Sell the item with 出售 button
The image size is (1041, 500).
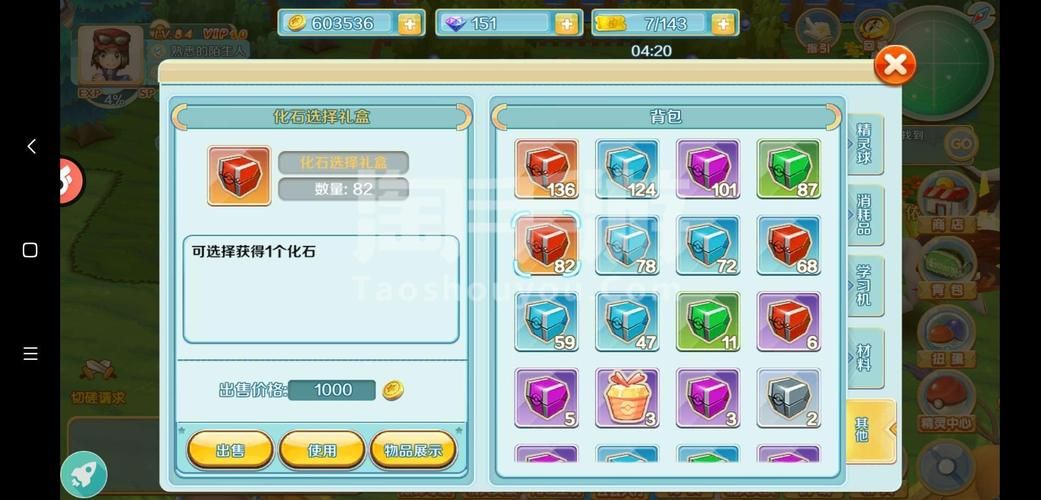[230, 450]
